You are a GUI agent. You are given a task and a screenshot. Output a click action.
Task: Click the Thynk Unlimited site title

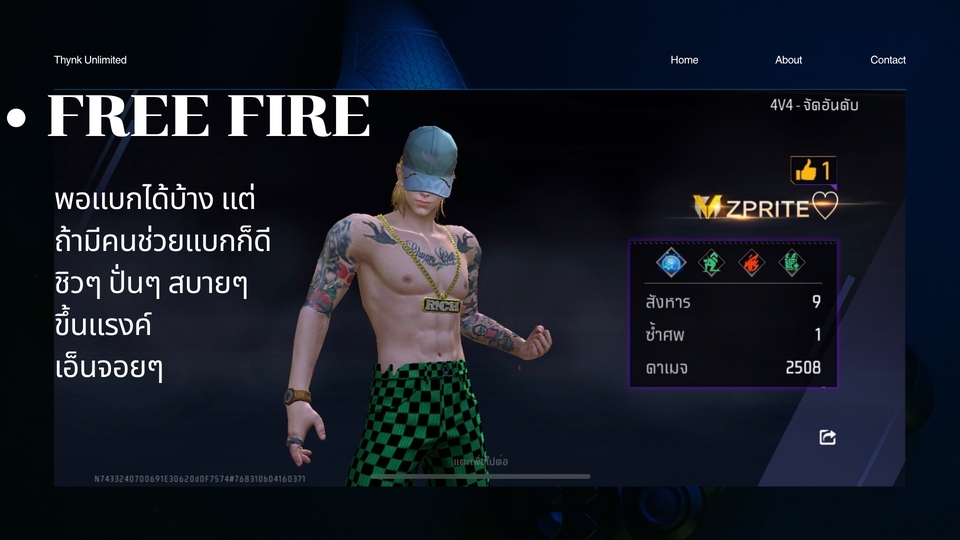coord(90,60)
